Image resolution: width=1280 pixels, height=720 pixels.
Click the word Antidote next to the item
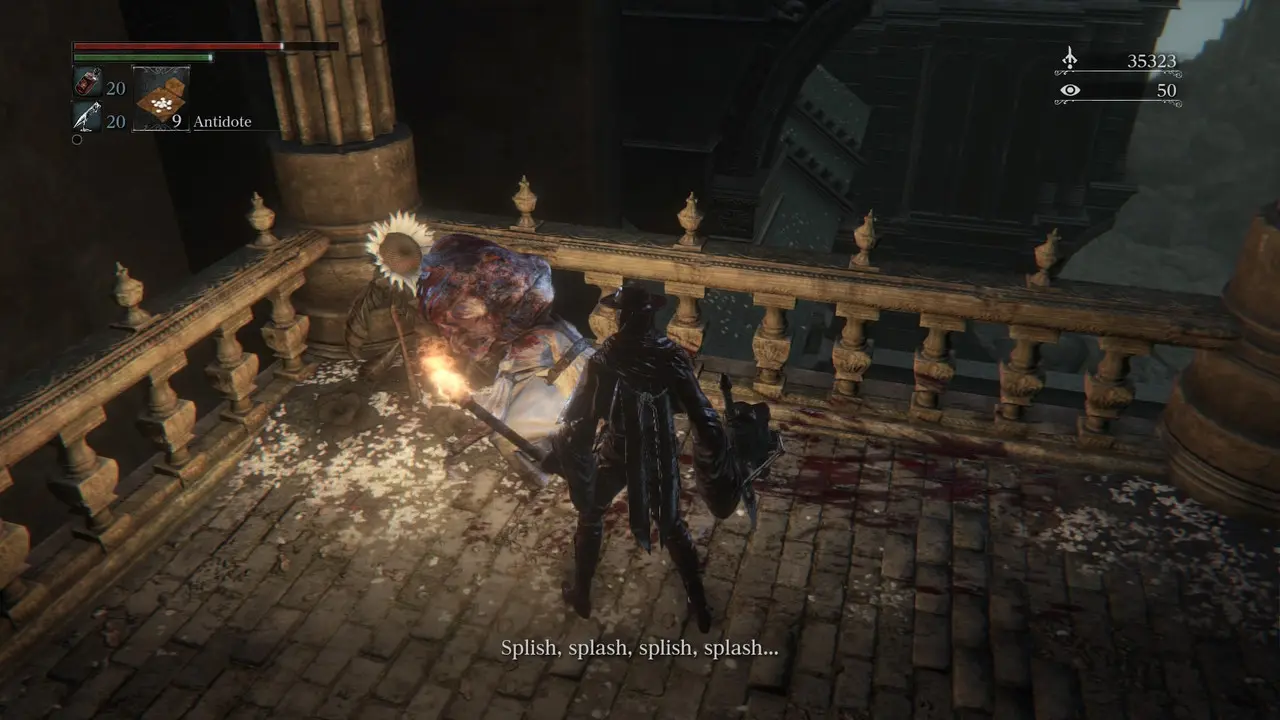[x=222, y=121]
